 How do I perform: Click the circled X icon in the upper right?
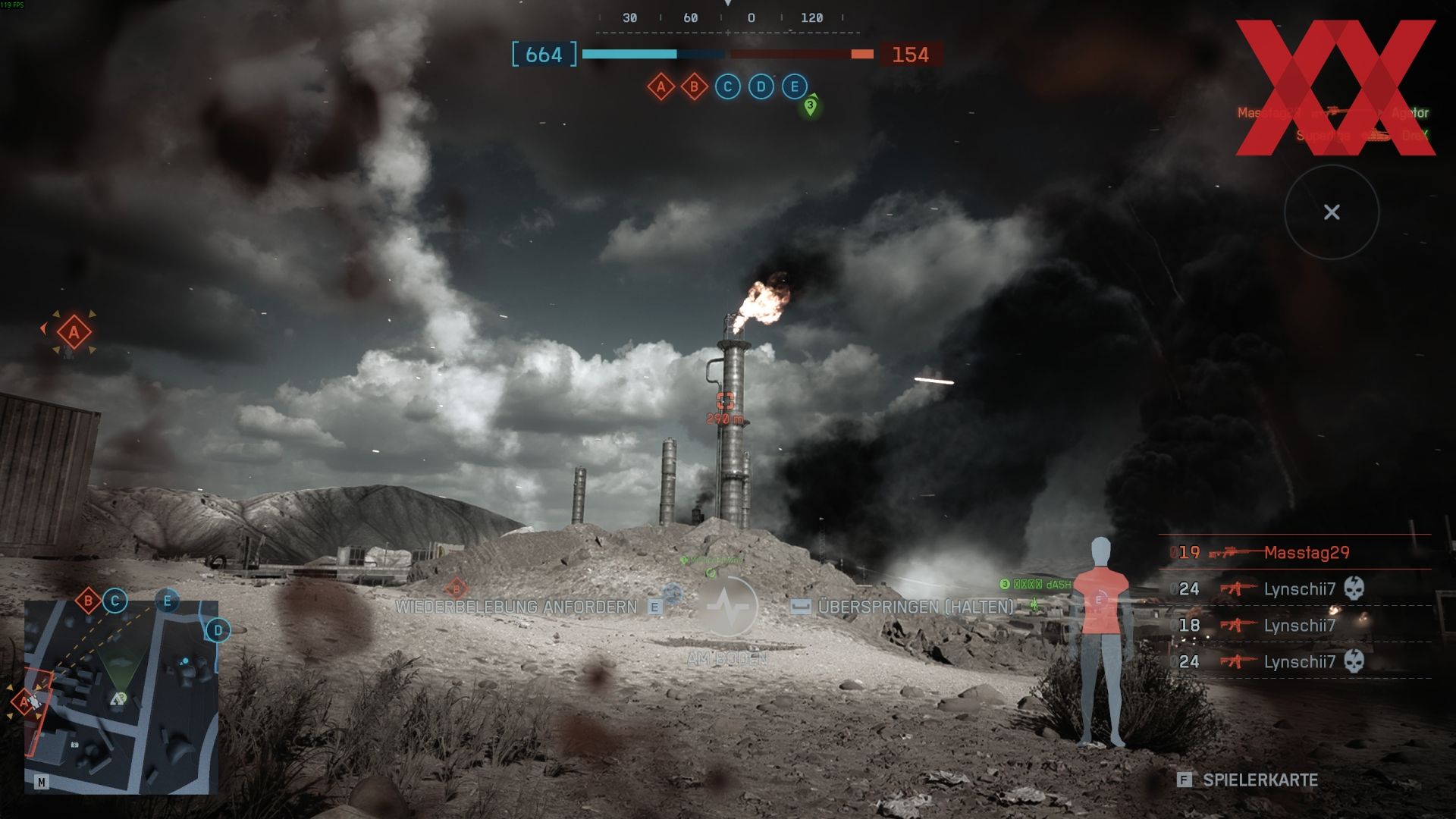(x=1332, y=212)
